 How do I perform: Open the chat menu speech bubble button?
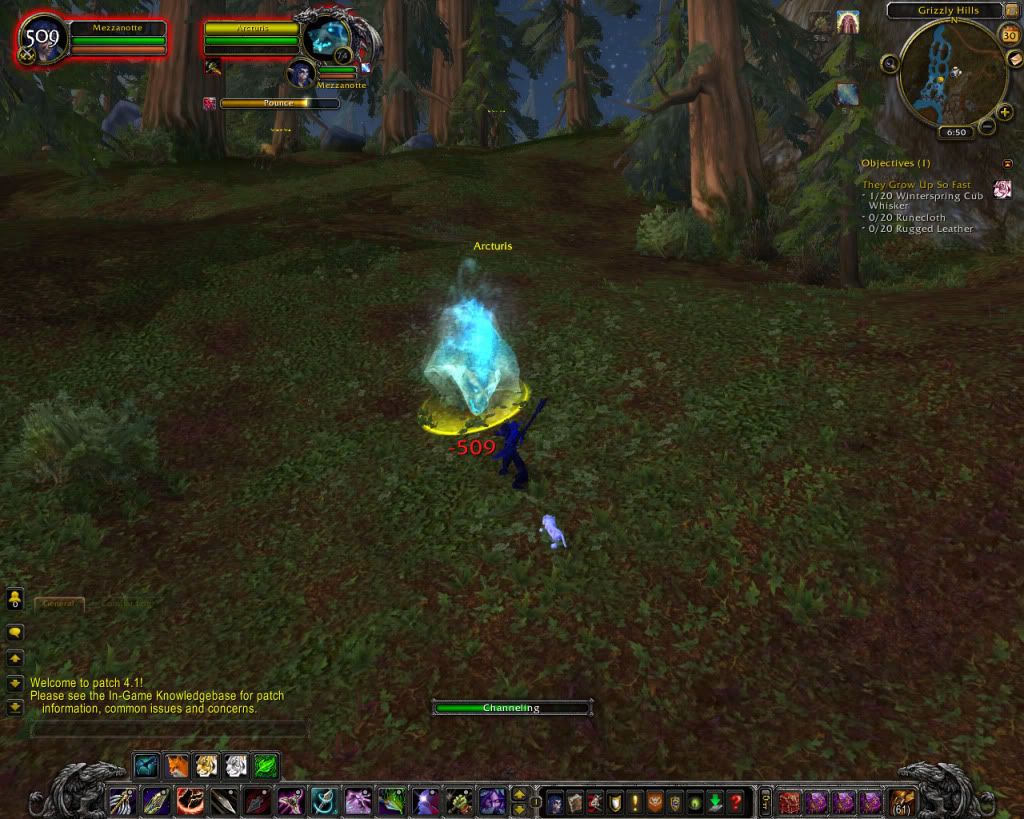(x=16, y=632)
